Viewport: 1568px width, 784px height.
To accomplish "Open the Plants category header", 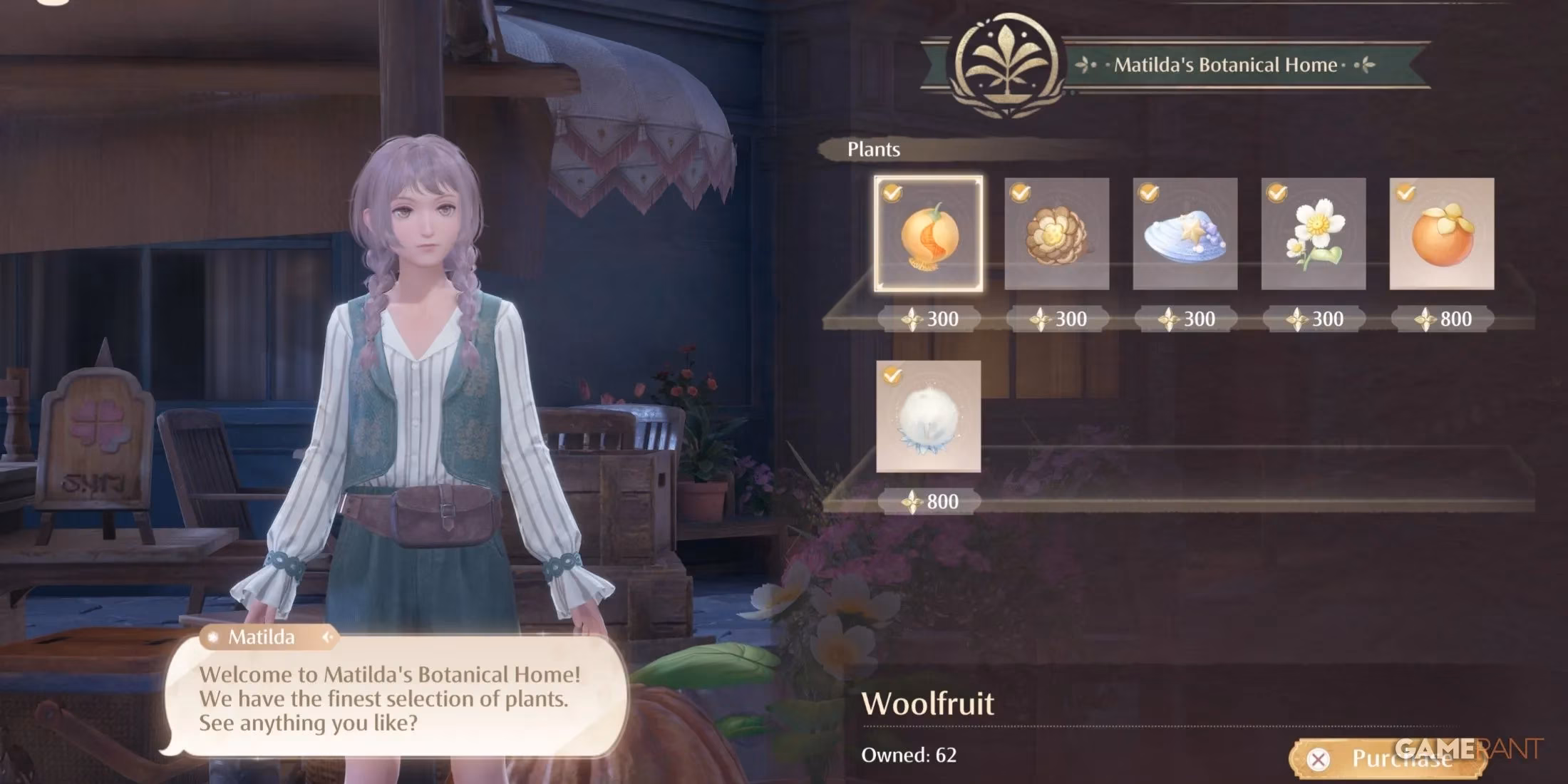I will click(873, 149).
